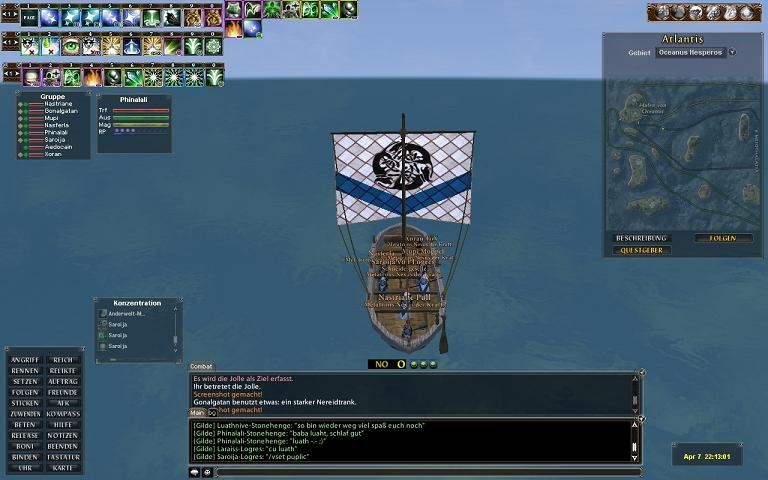Show the map BESCHREIBUNG
768x480 pixels.
click(x=635, y=238)
